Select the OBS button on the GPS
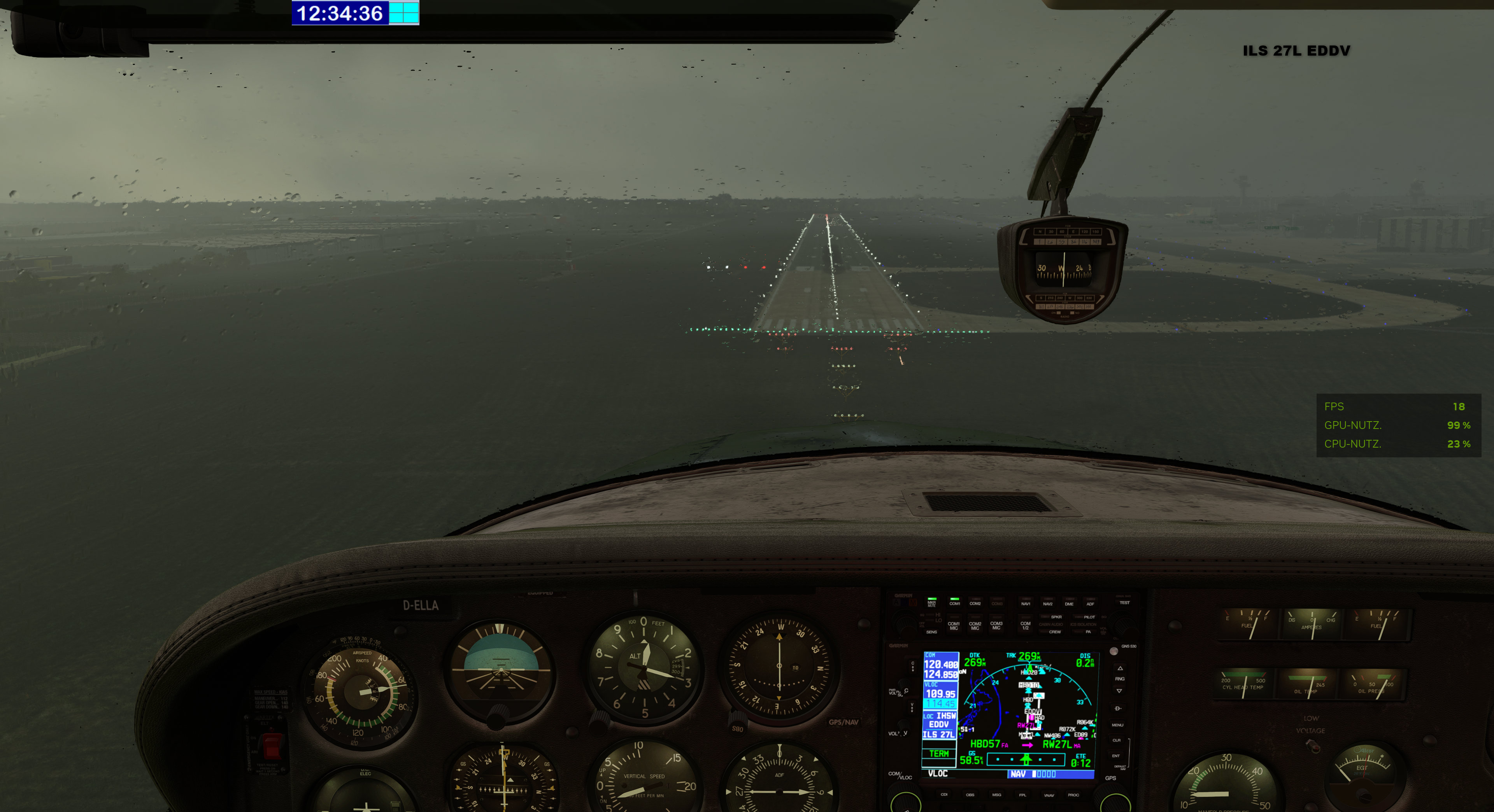 click(970, 794)
